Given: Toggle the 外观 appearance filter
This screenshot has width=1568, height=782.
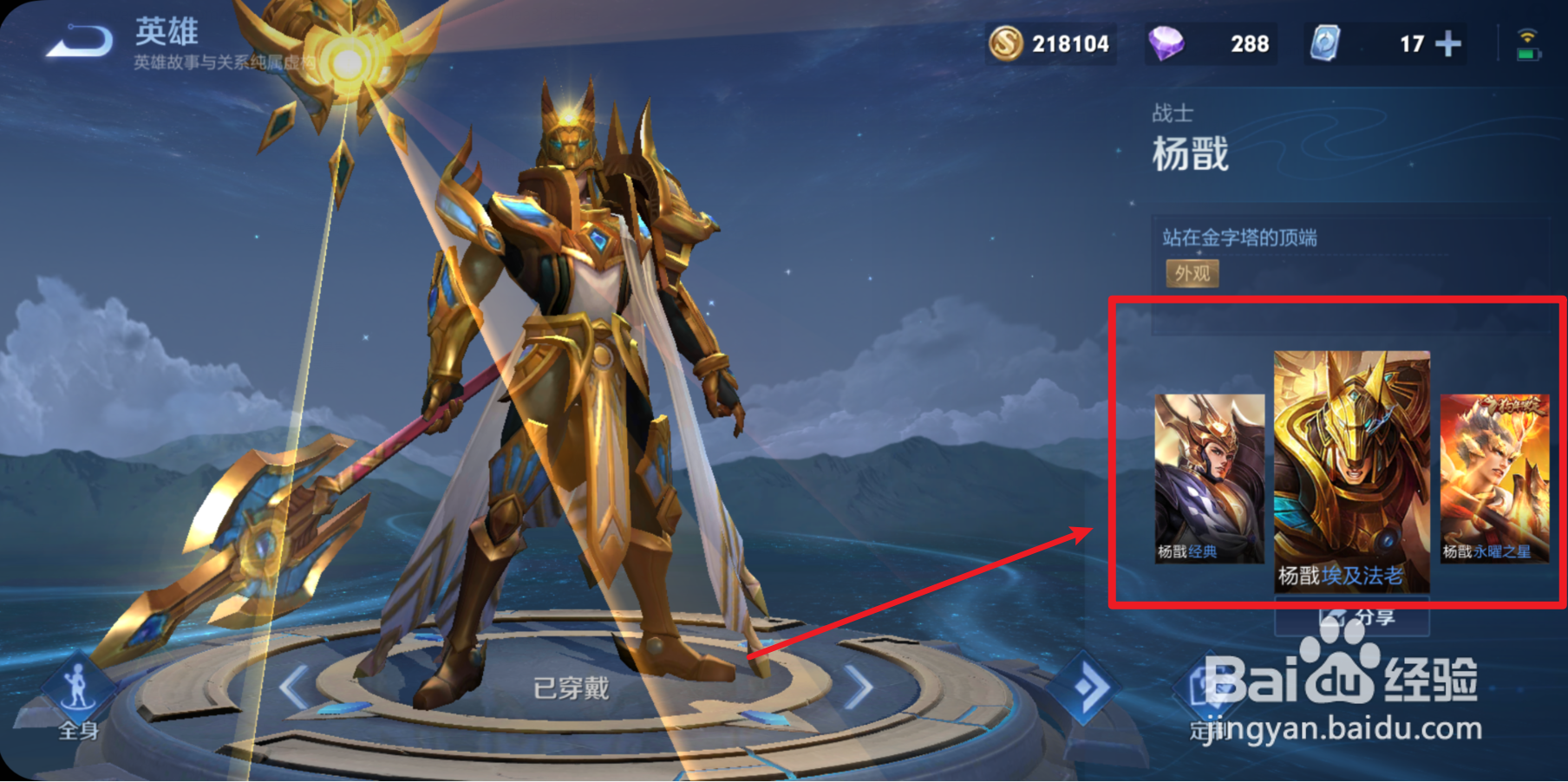Looking at the screenshot, I should point(1192,273).
